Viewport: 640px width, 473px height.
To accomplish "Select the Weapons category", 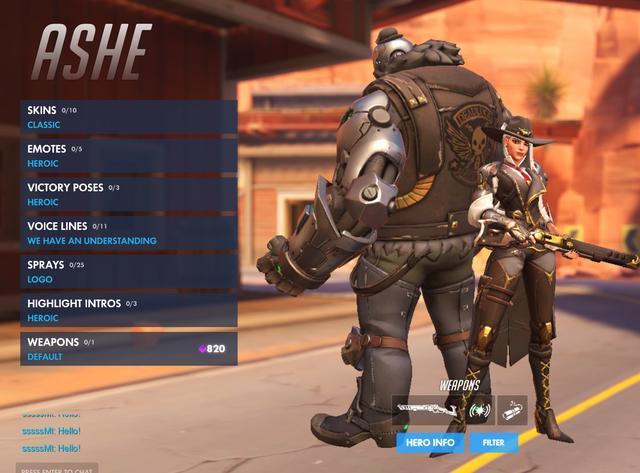I will [128, 349].
